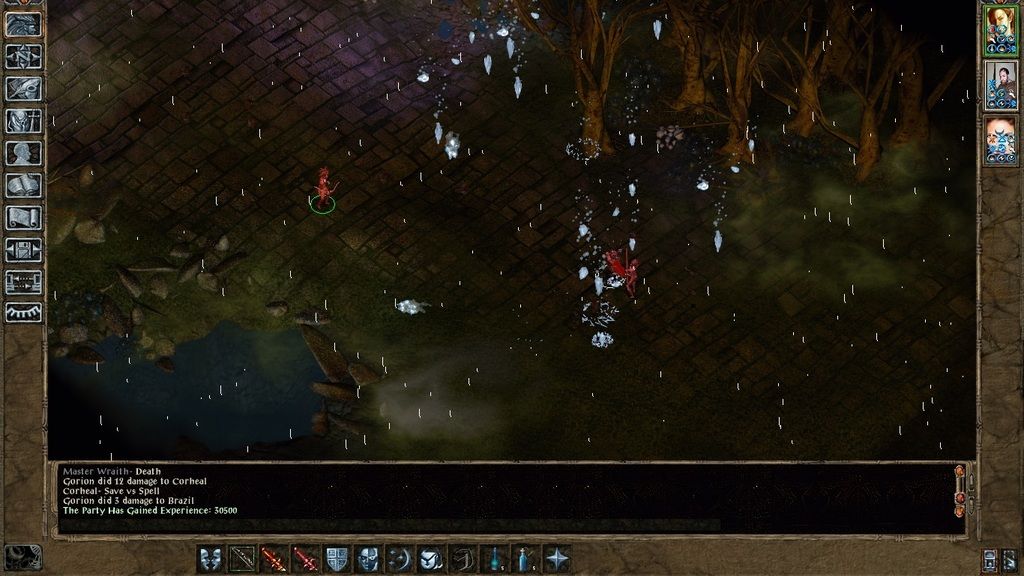The image size is (1024, 576).
Task: Open the journal with the quill icon
Action: [x=23, y=88]
